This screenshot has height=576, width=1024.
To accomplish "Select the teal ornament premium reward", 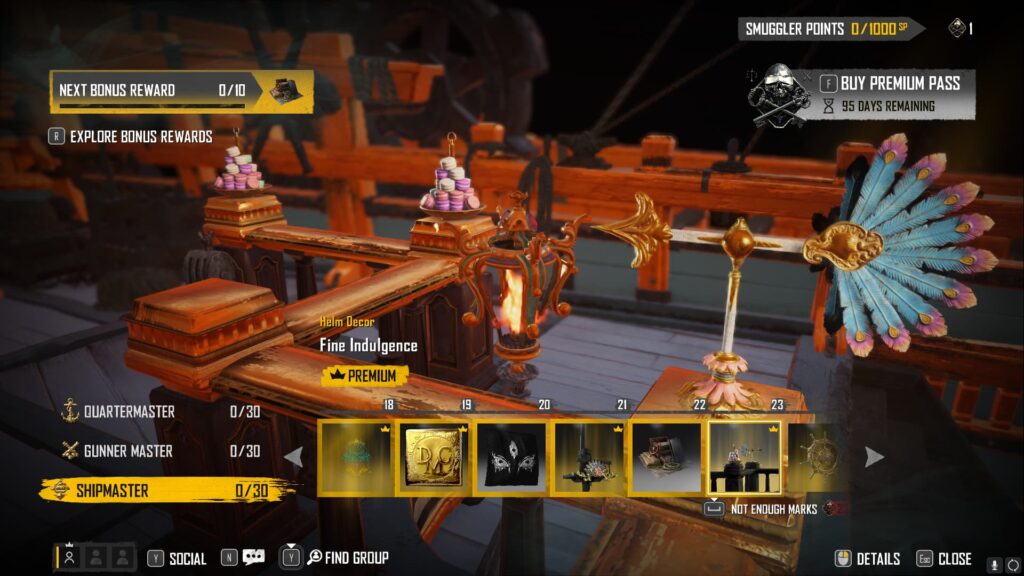I will tap(356, 457).
